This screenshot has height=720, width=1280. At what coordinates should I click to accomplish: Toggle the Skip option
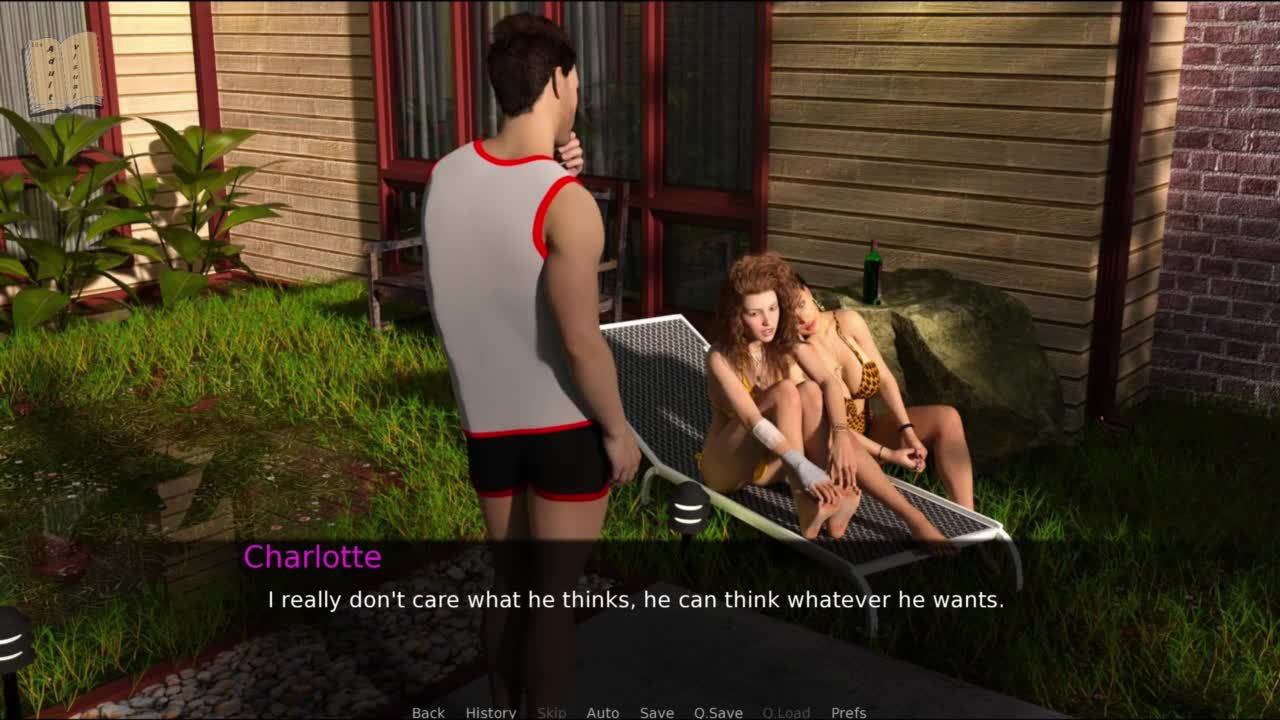tap(551, 712)
